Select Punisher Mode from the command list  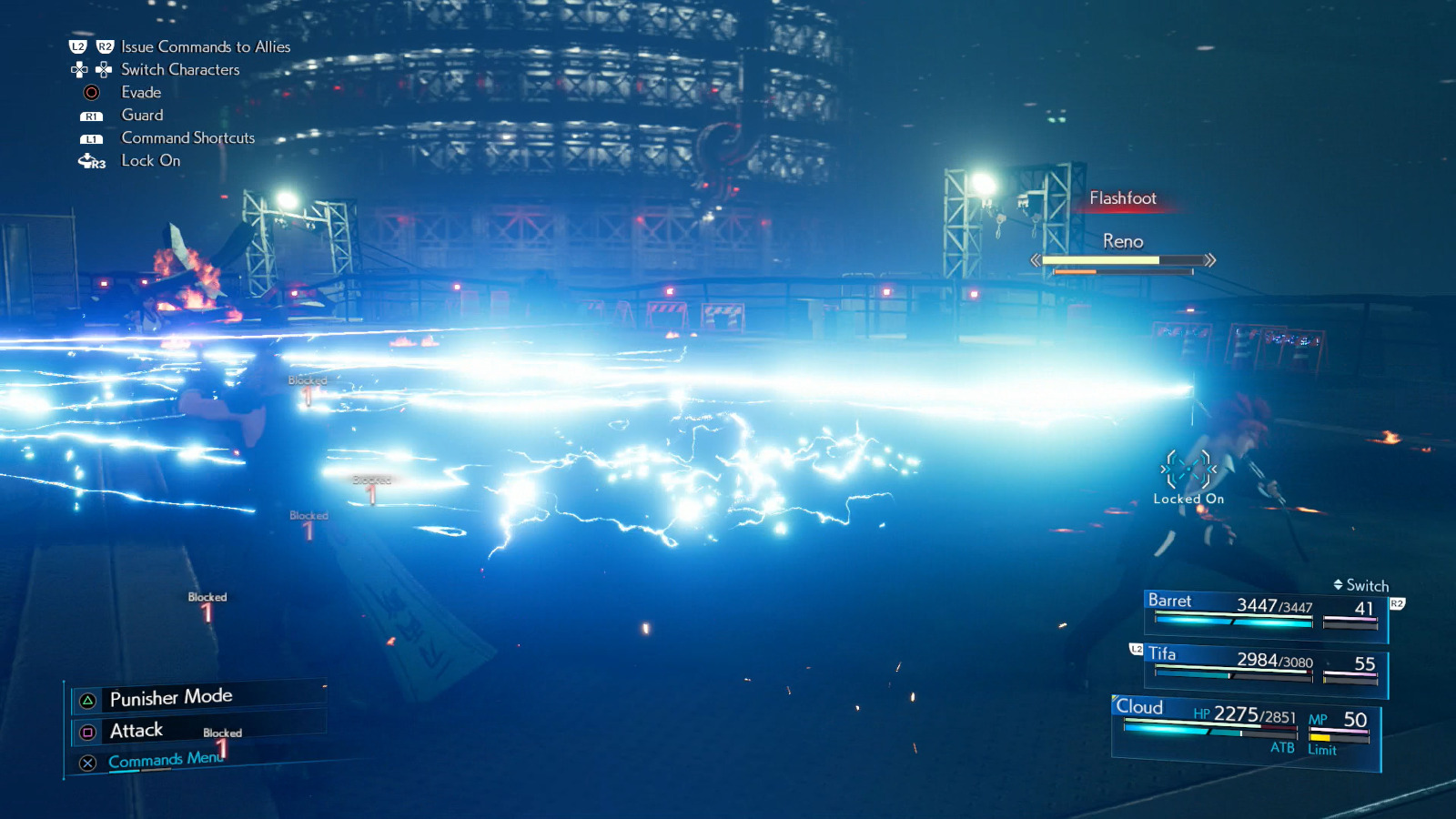[x=173, y=696]
